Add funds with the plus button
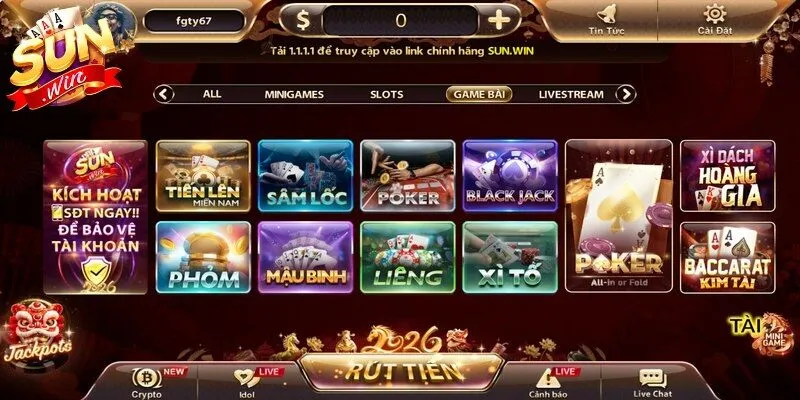 pos(498,19)
